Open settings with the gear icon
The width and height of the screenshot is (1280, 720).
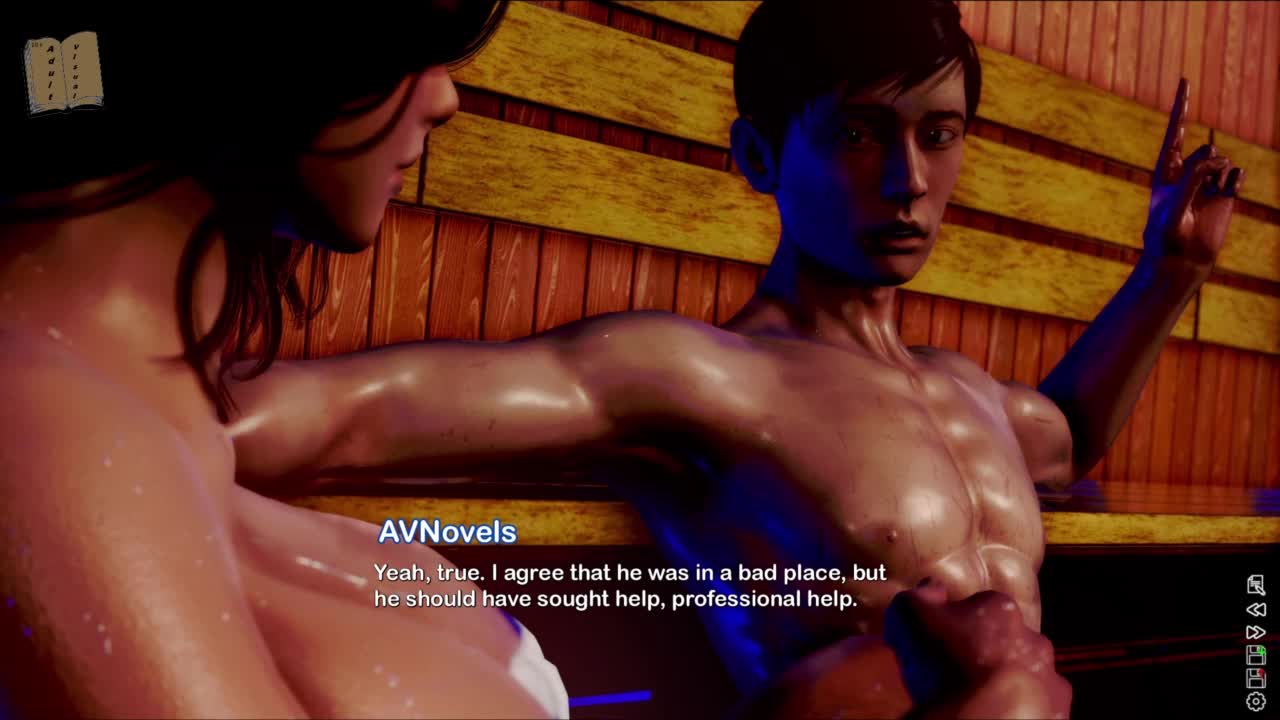pos(1256,702)
